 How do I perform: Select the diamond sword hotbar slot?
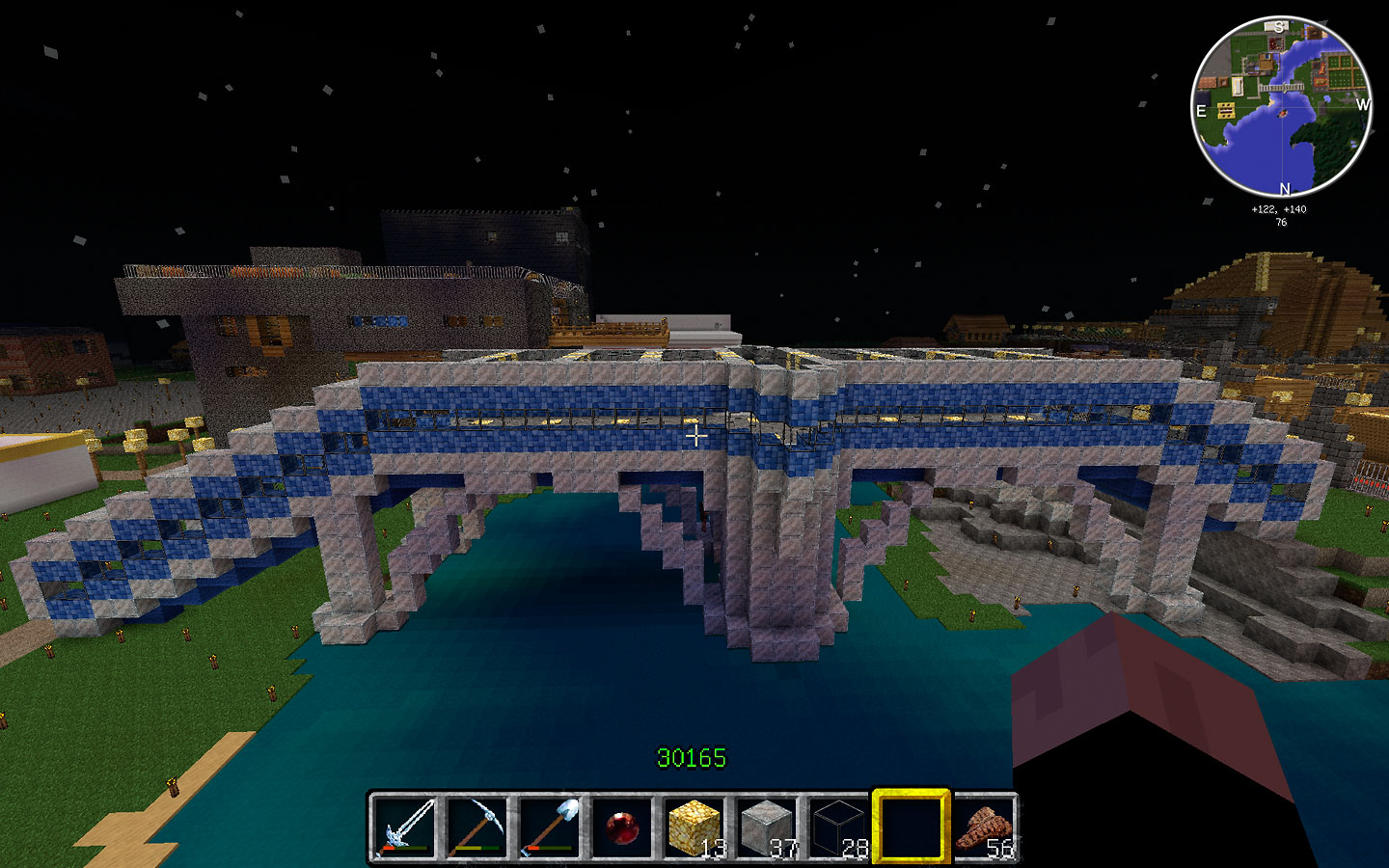tap(404, 827)
